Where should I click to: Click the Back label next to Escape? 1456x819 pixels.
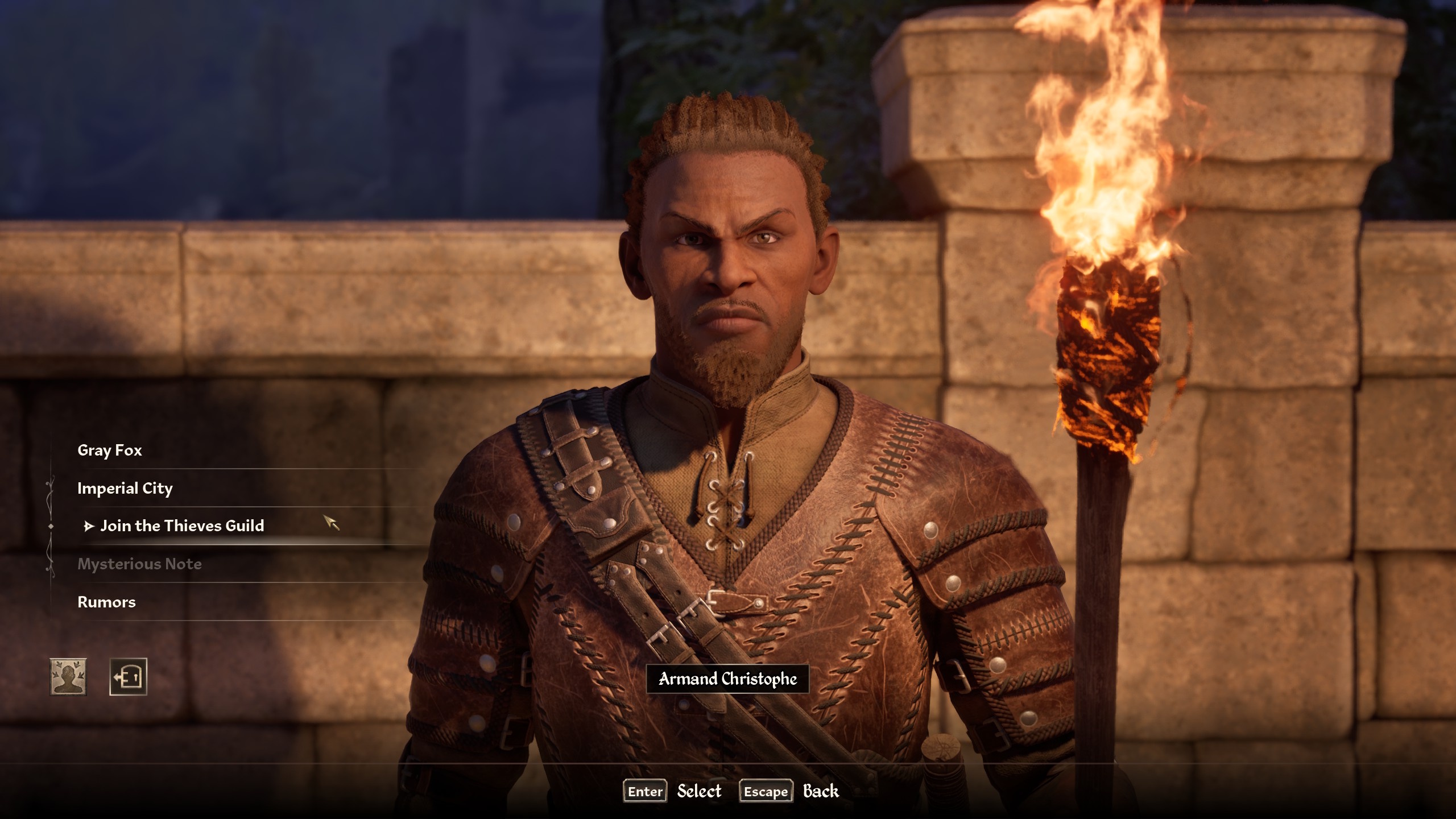(821, 791)
